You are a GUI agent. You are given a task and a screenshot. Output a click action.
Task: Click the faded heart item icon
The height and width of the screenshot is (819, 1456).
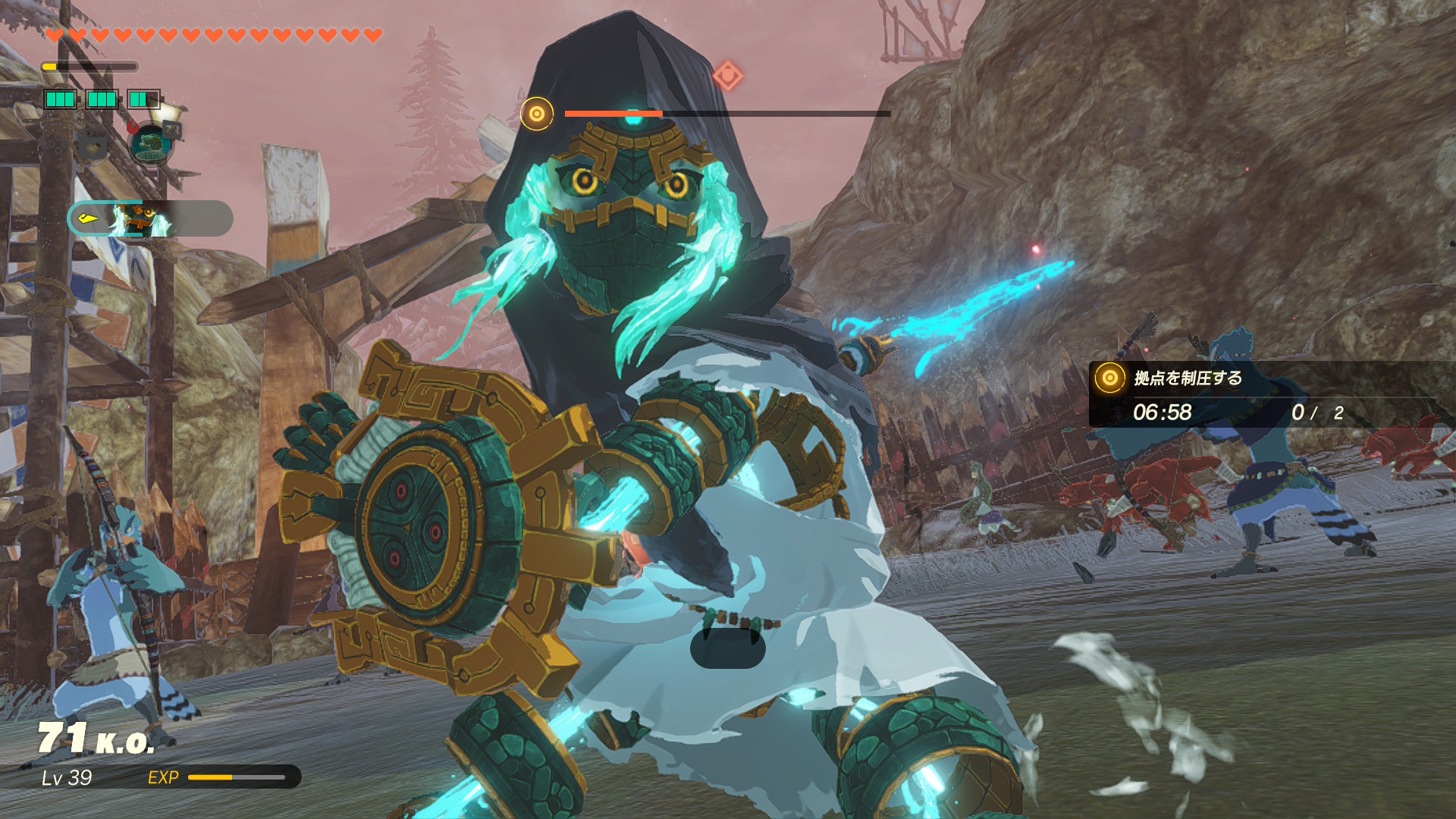click(x=93, y=146)
